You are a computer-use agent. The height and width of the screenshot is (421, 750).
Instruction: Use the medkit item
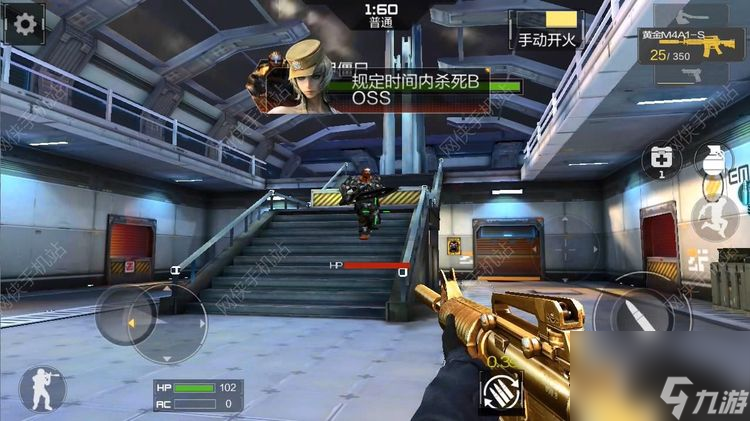pyautogui.click(x=663, y=162)
